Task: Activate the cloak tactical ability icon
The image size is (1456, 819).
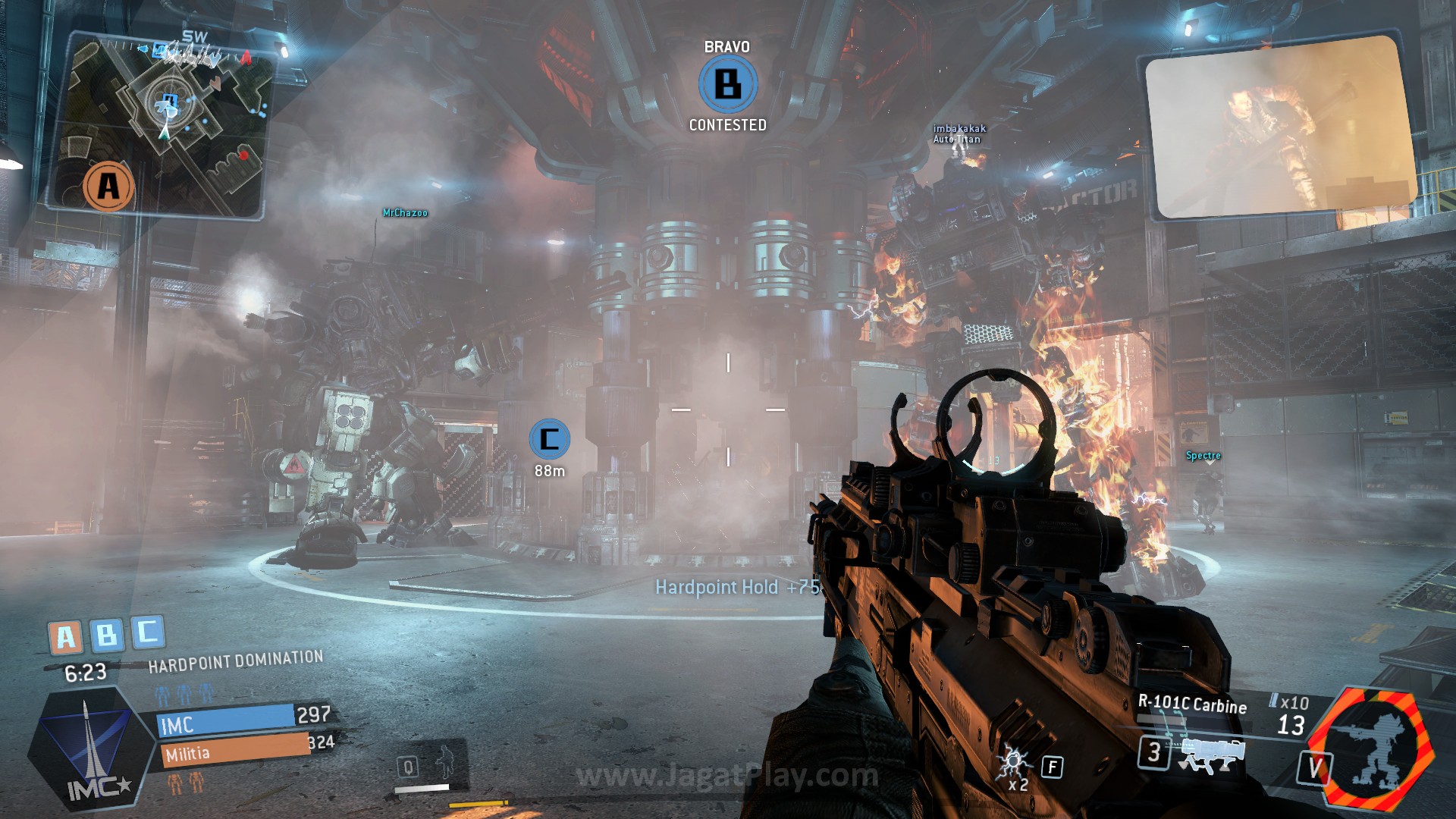Action: click(442, 762)
